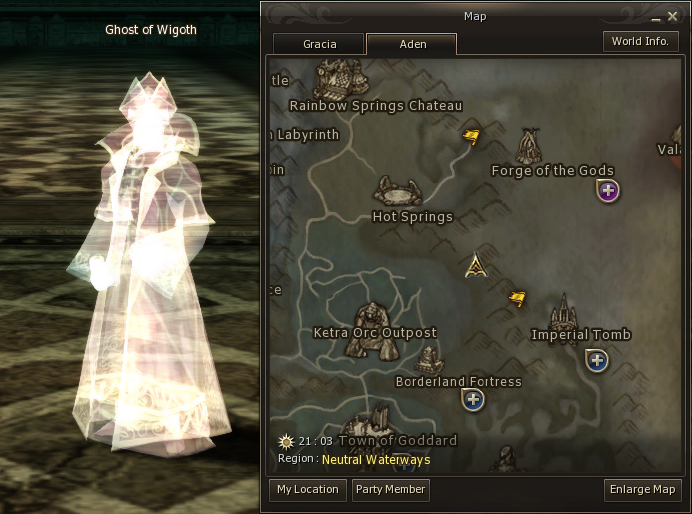Click the player arrow marker on the map
Viewport: 692px width, 514px height.
tap(477, 265)
